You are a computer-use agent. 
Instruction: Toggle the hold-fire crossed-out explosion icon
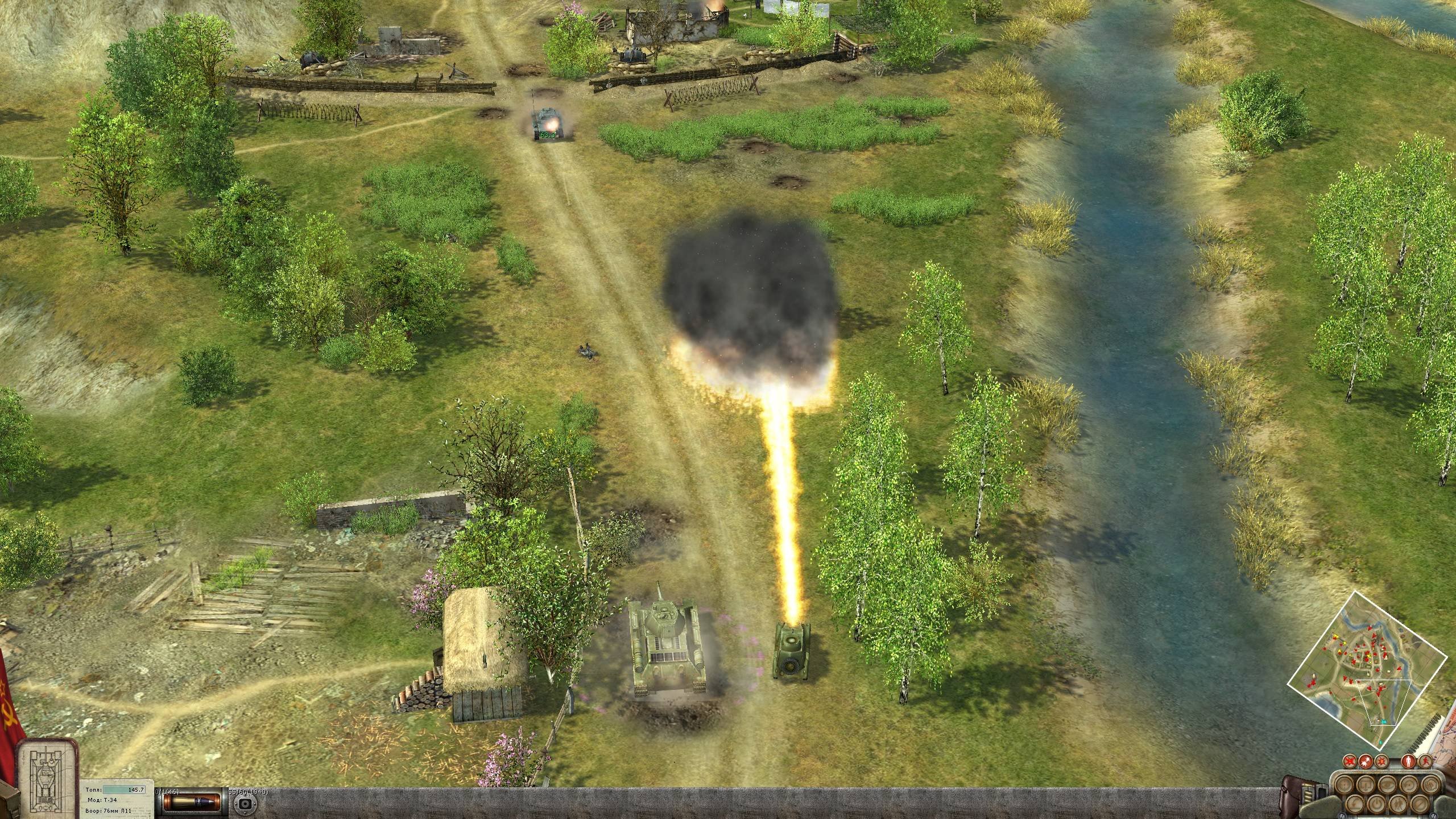[x=1350, y=761]
